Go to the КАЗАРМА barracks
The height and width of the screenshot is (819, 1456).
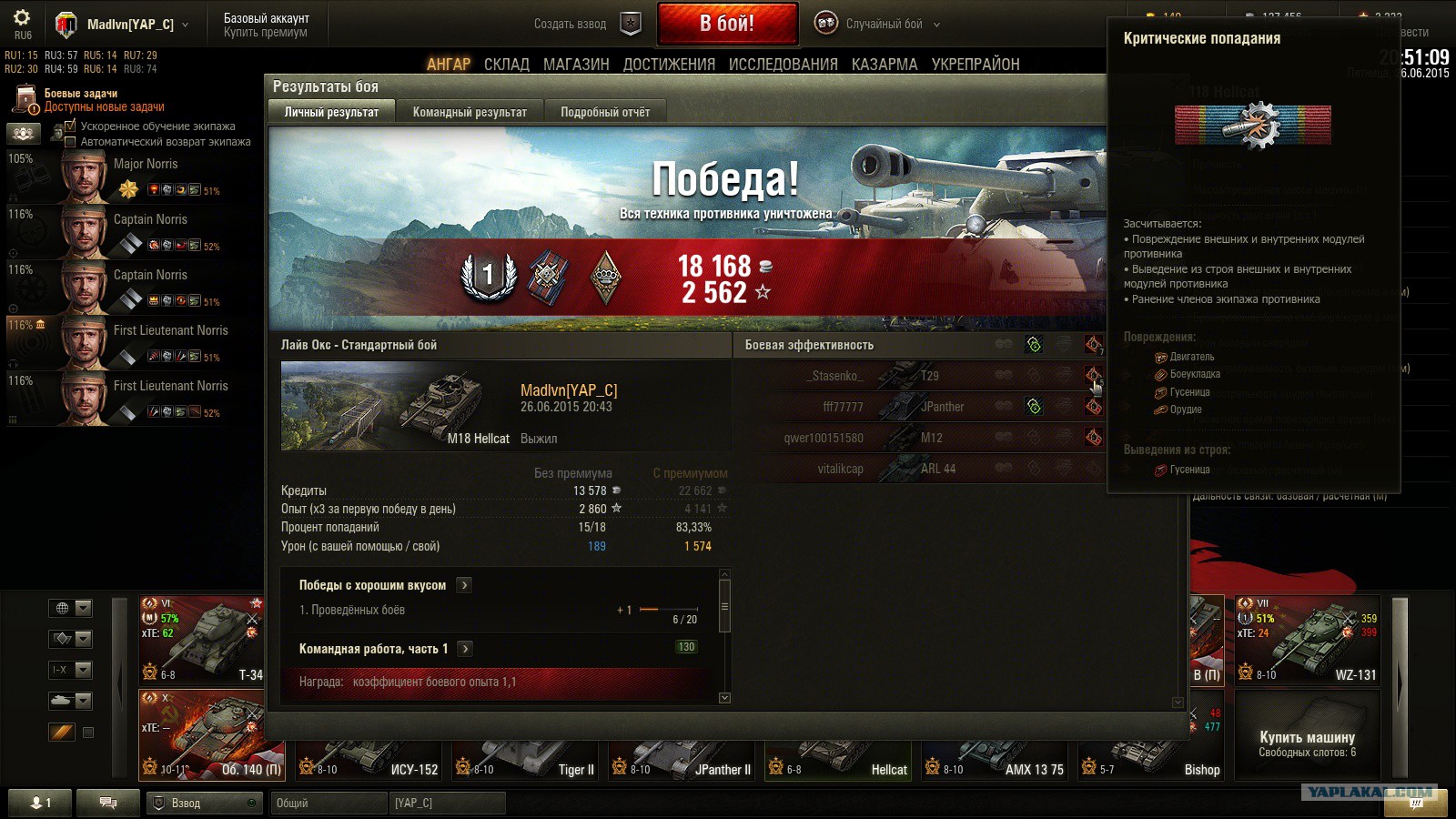click(x=885, y=65)
